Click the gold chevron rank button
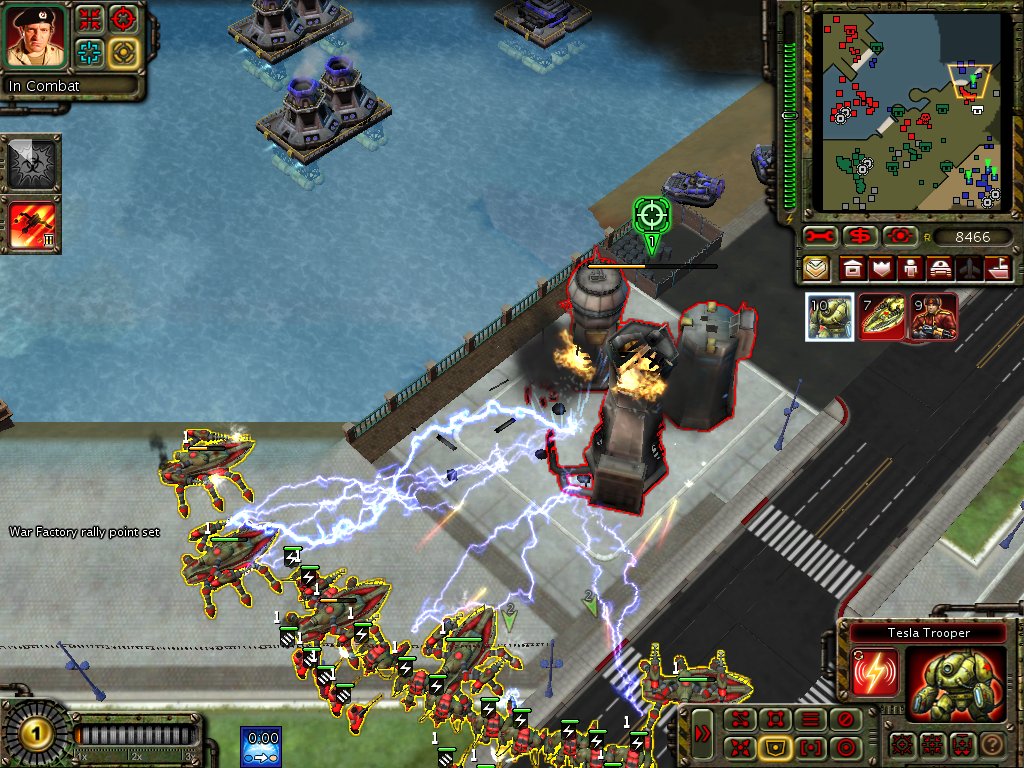This screenshot has width=1024, height=768. 817,268
